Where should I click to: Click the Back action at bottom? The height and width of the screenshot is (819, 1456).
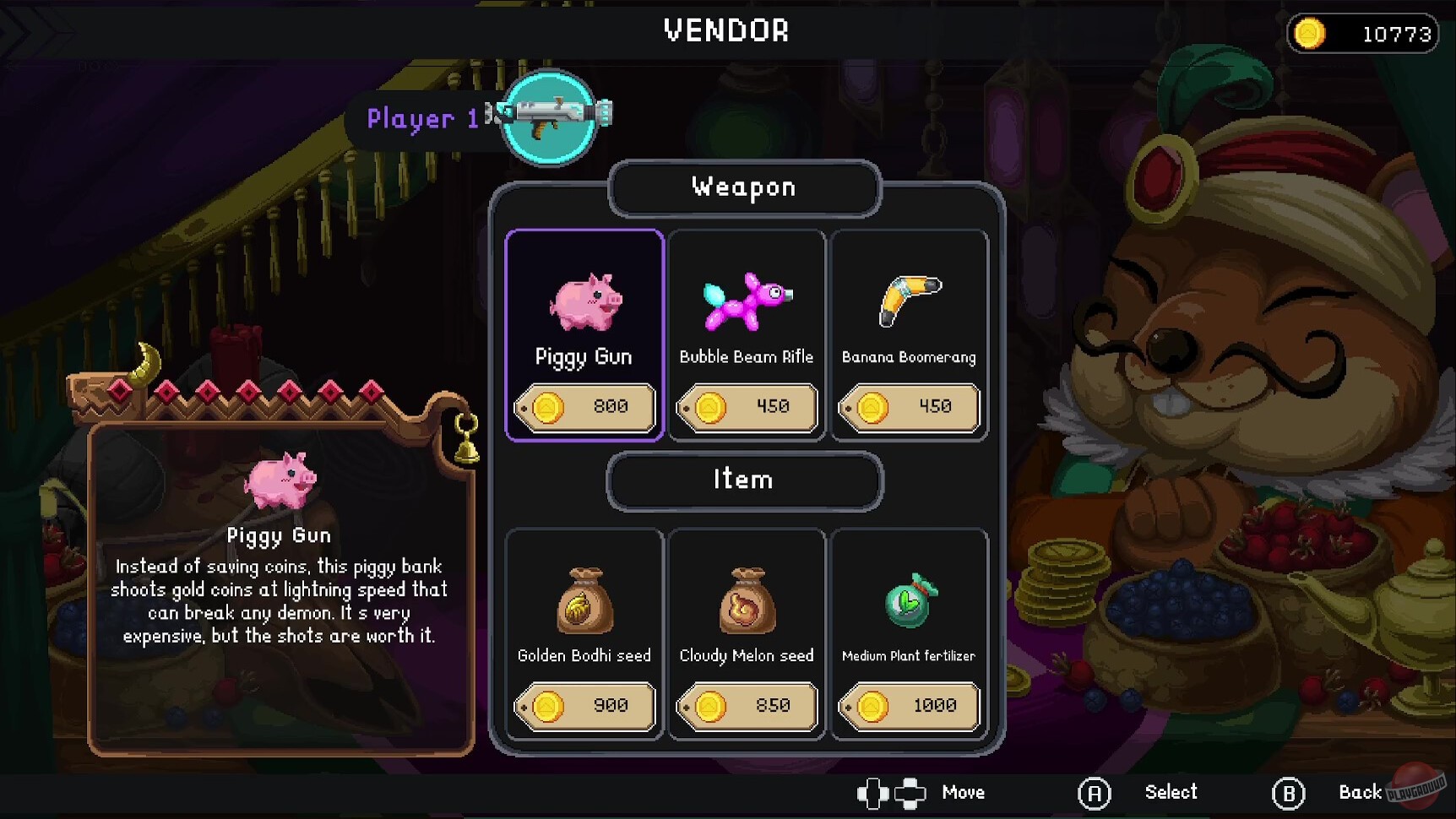click(x=1361, y=792)
